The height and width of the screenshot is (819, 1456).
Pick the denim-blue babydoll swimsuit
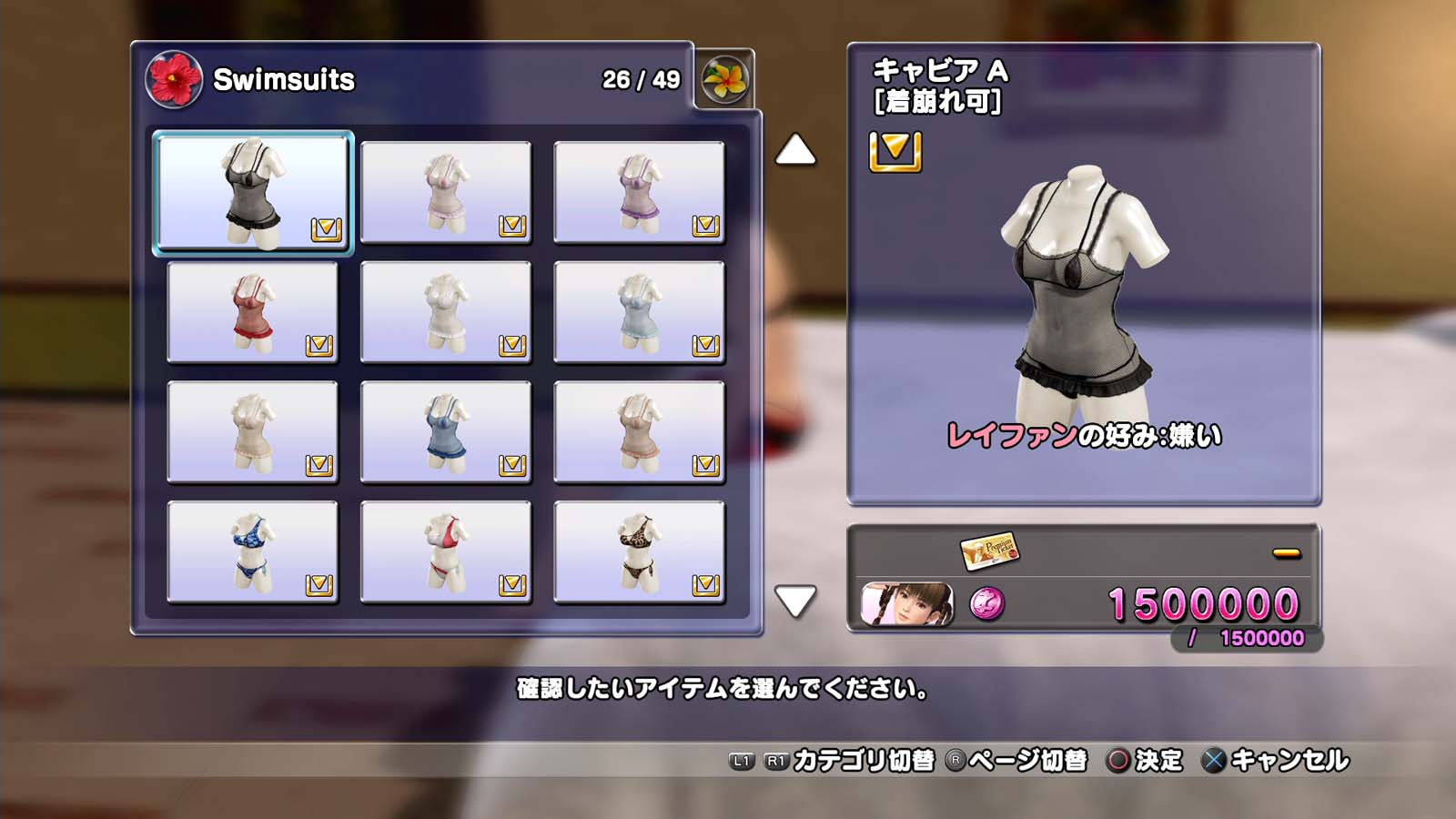tap(445, 431)
